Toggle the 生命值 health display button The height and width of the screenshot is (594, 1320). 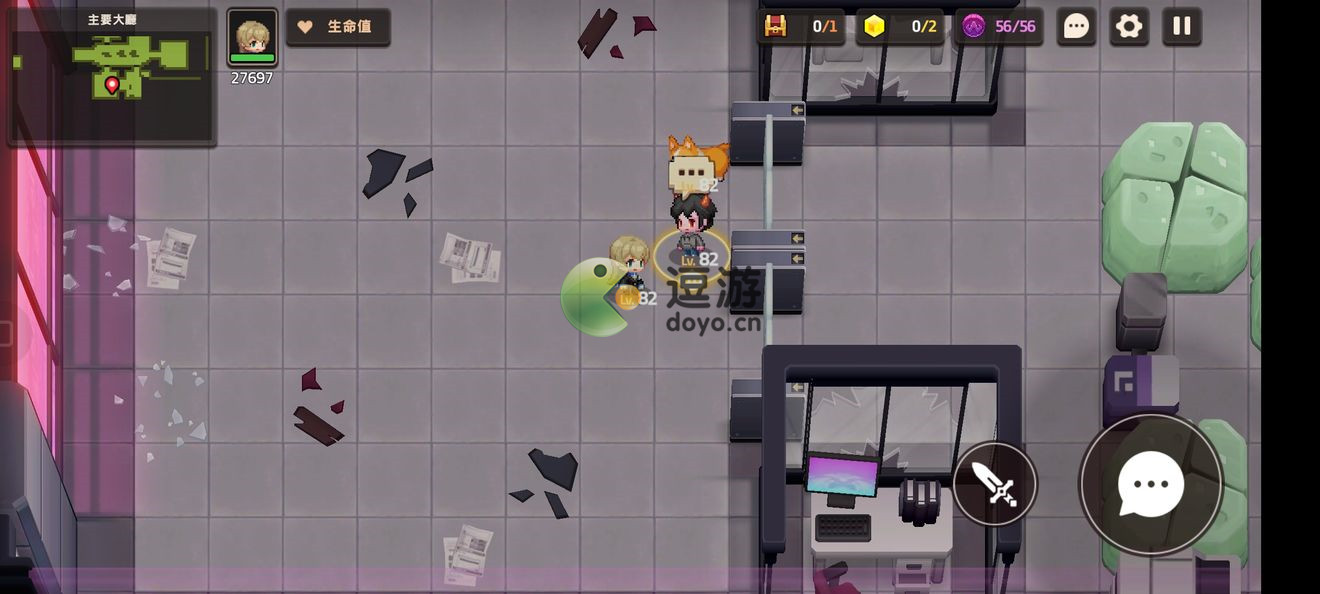338,27
